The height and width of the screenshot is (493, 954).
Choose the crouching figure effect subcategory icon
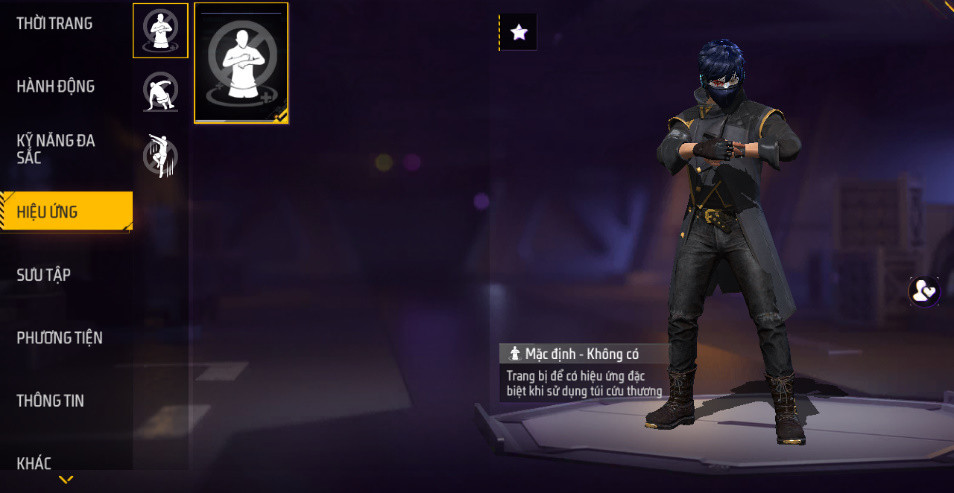(160, 91)
